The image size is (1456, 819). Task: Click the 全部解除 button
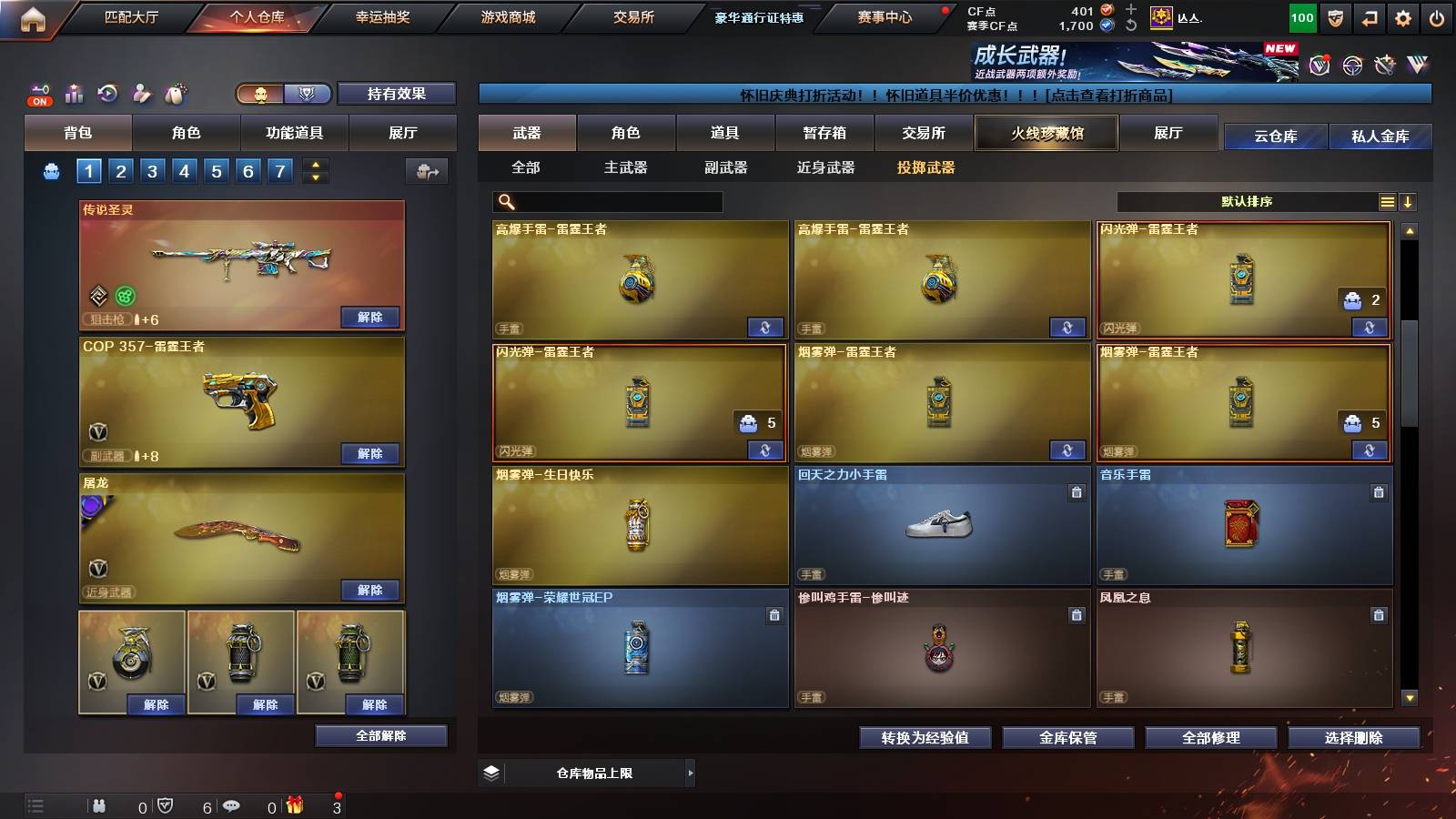(x=379, y=735)
